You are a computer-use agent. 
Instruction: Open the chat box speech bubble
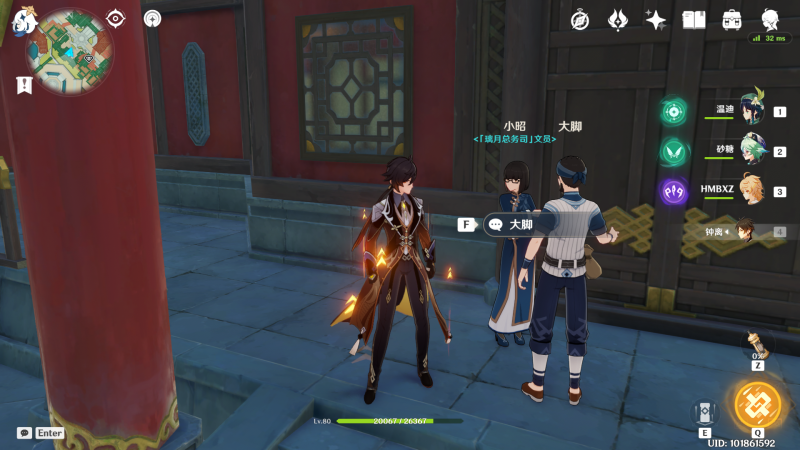24,433
